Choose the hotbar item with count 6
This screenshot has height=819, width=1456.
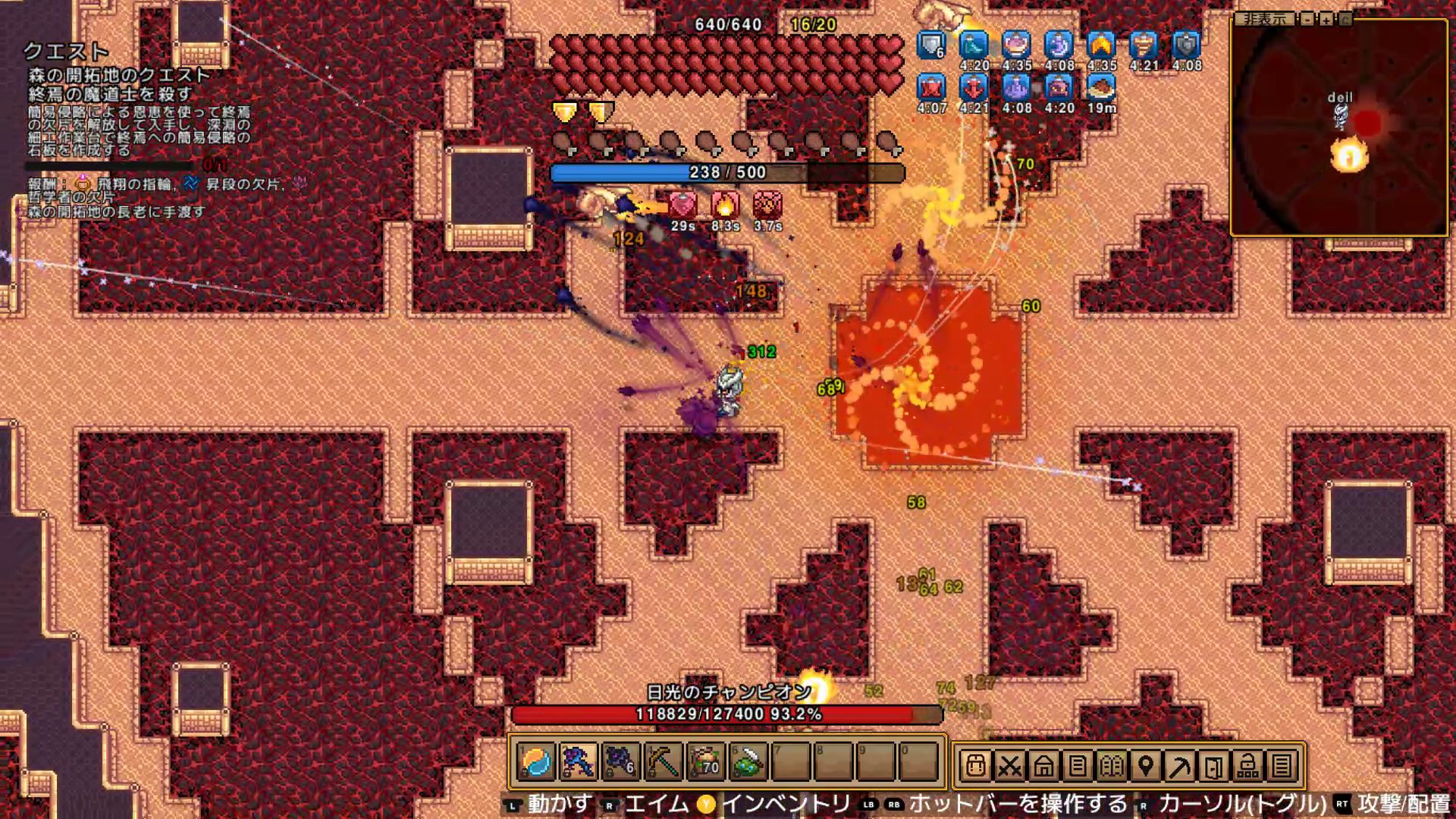620,762
